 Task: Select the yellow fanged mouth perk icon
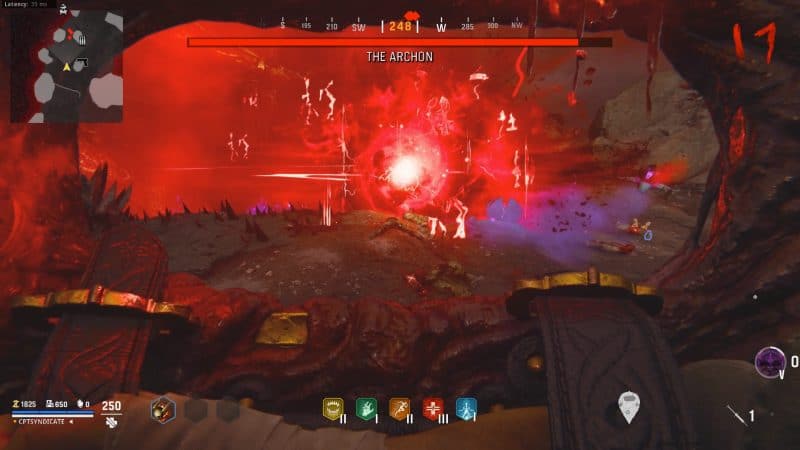(331, 408)
